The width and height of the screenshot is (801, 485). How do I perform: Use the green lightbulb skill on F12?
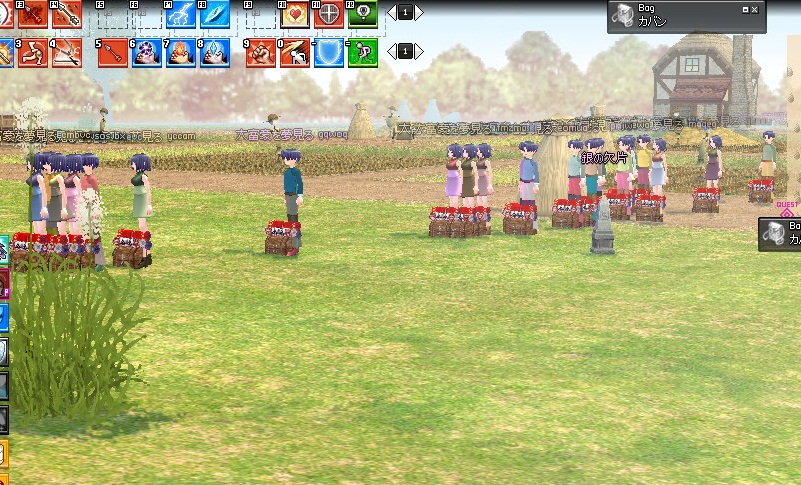coord(362,14)
